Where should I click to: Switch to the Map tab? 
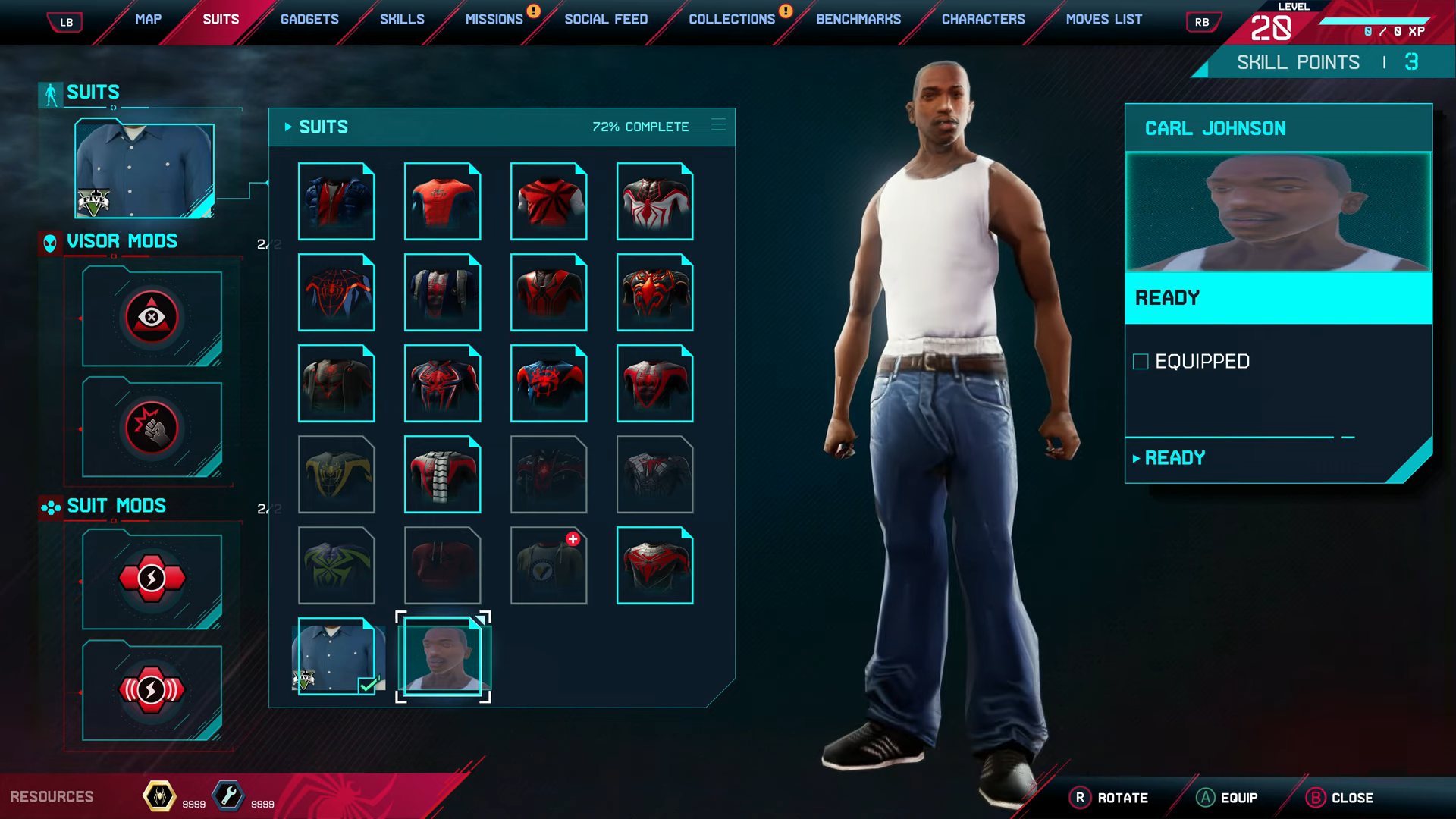pyautogui.click(x=148, y=19)
